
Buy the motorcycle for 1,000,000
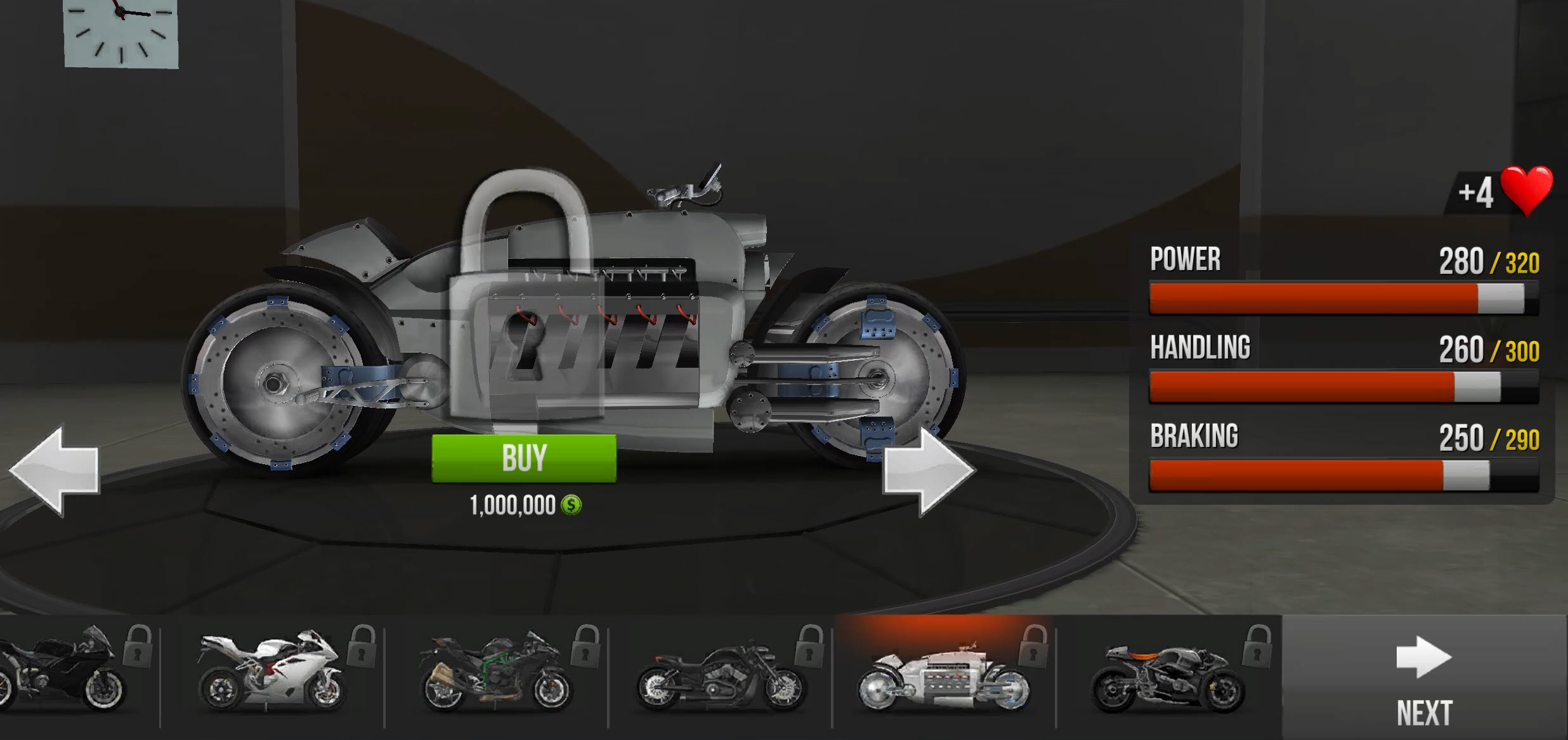coord(523,458)
